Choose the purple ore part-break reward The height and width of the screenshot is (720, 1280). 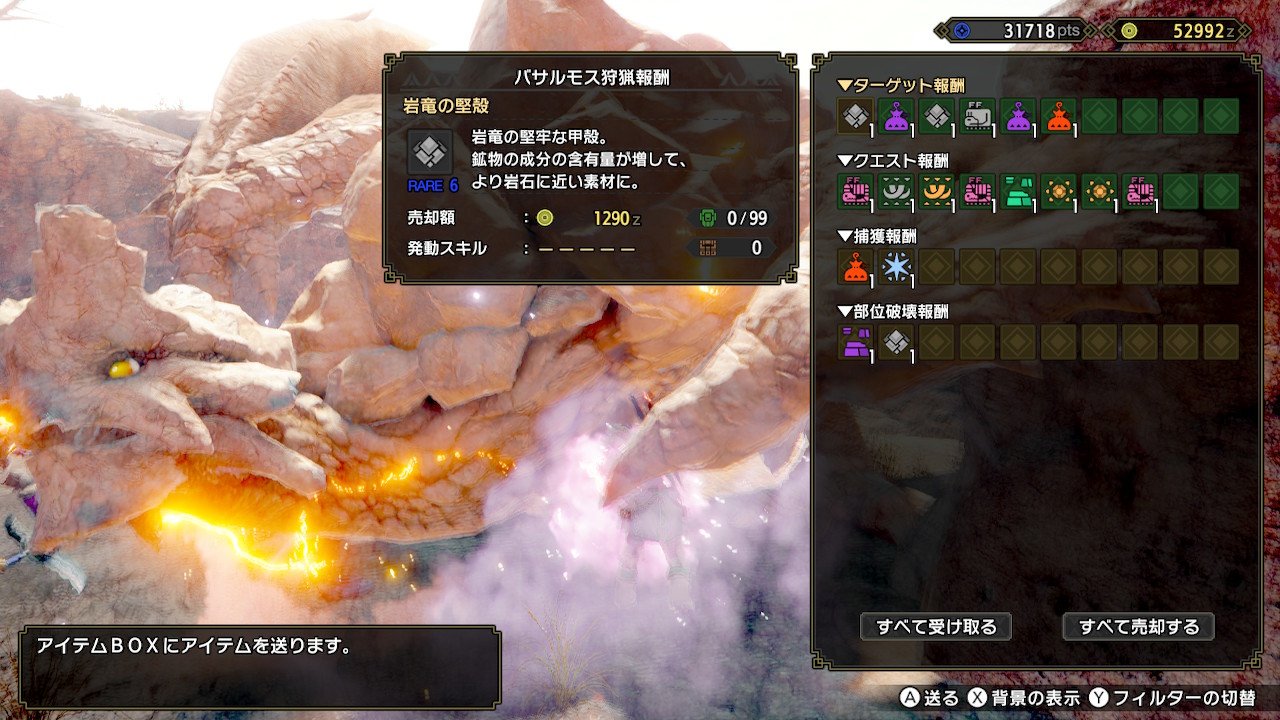856,342
